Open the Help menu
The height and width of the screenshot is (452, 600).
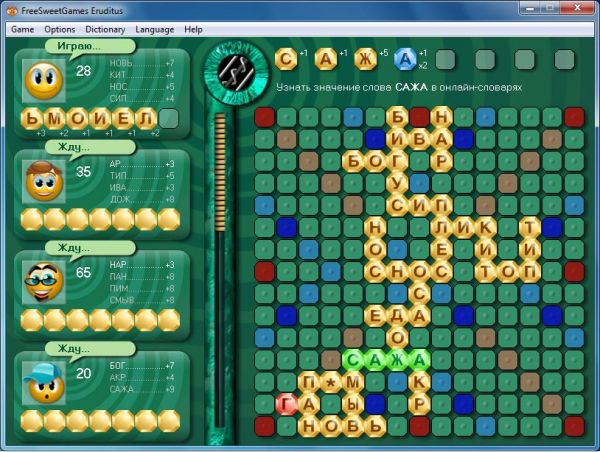pyautogui.click(x=194, y=30)
